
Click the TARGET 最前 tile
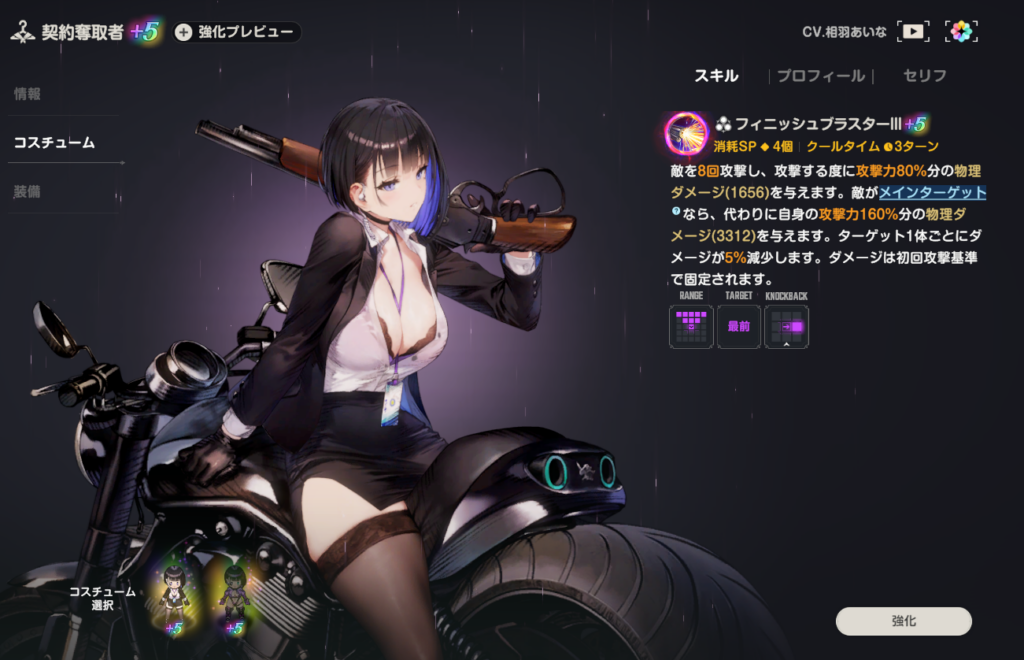739,326
